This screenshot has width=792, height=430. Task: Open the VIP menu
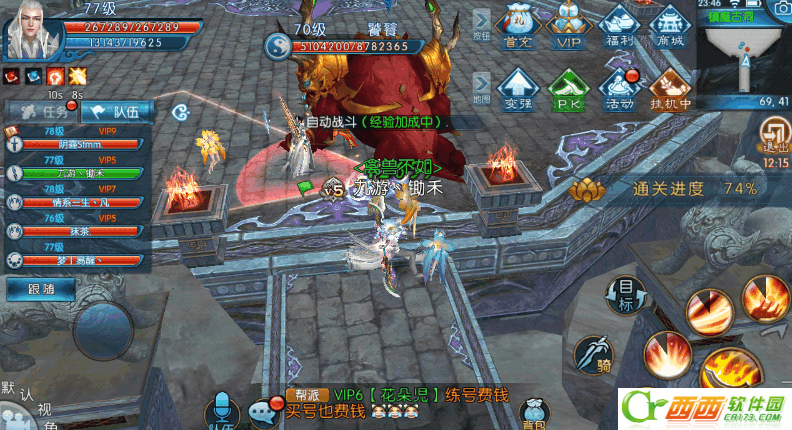coord(569,27)
